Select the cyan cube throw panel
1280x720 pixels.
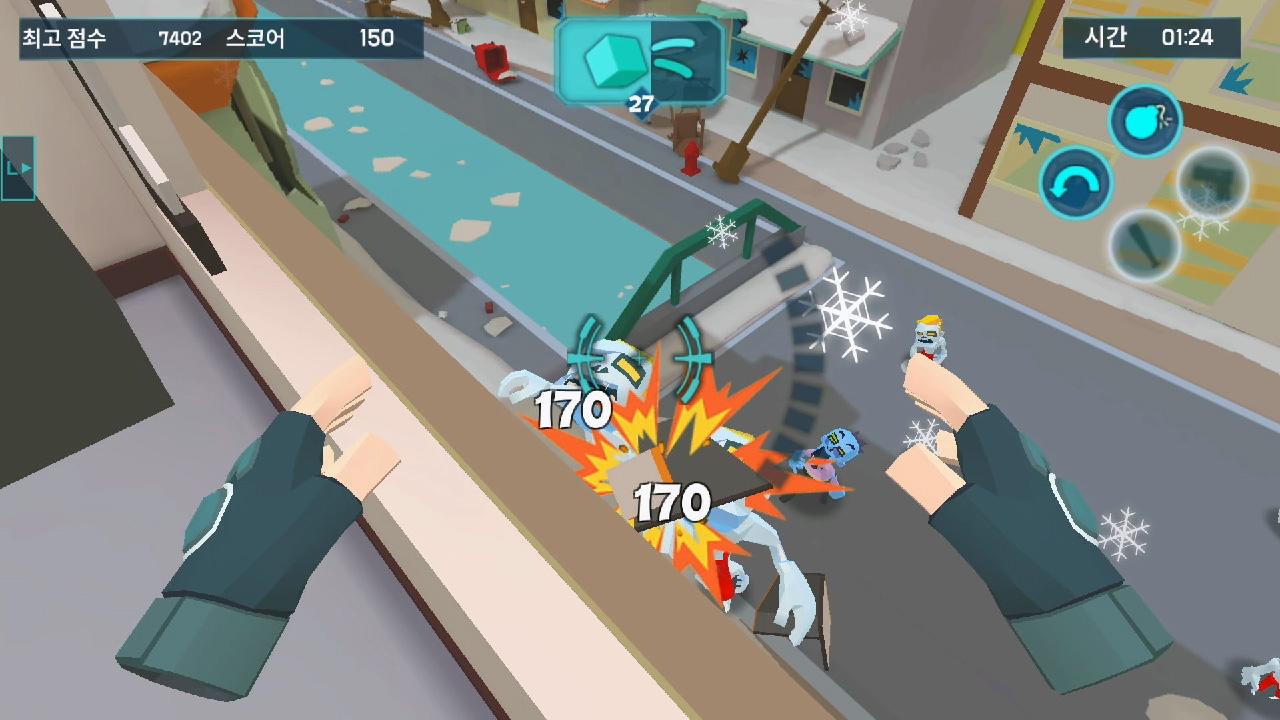pos(640,62)
